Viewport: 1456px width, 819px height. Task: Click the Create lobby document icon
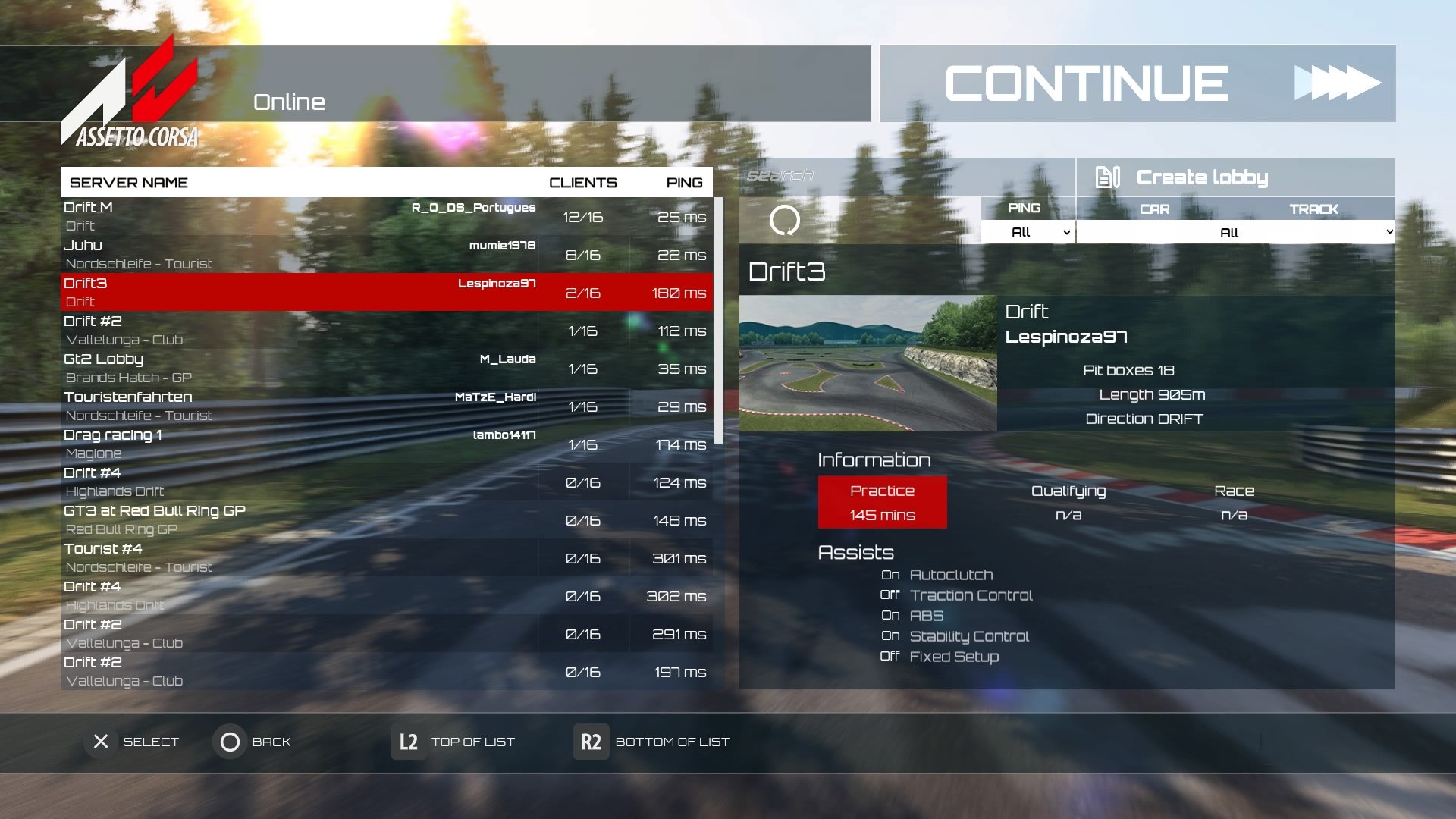pyautogui.click(x=1109, y=177)
